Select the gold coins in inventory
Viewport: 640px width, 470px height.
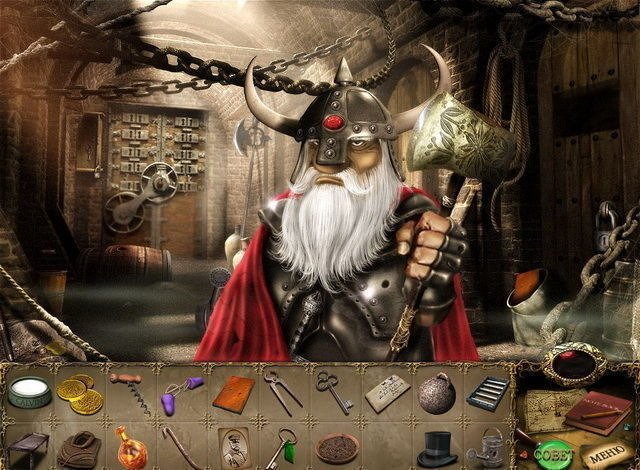[x=80, y=393]
